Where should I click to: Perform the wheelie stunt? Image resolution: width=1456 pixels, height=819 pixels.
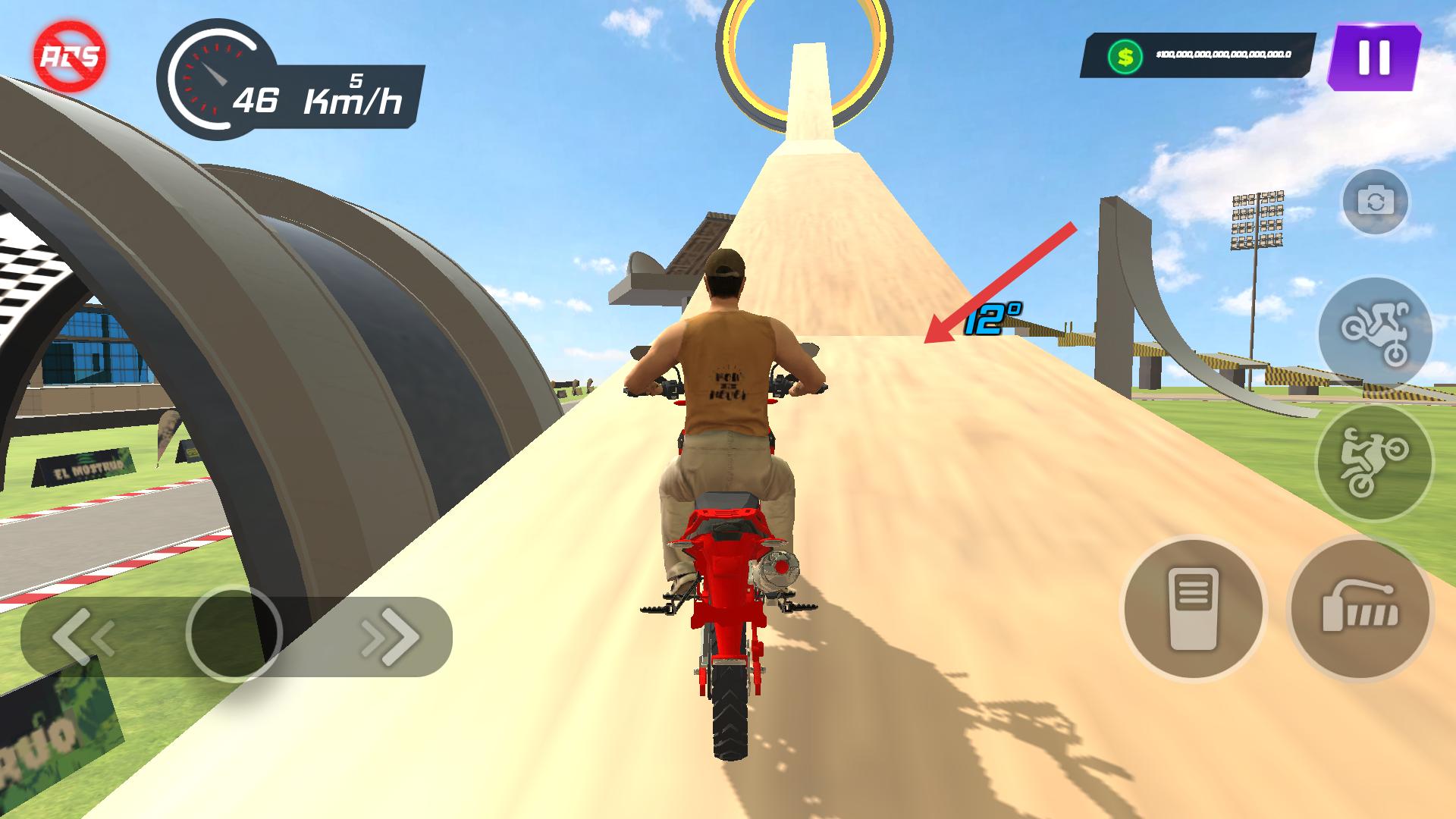tap(1373, 462)
